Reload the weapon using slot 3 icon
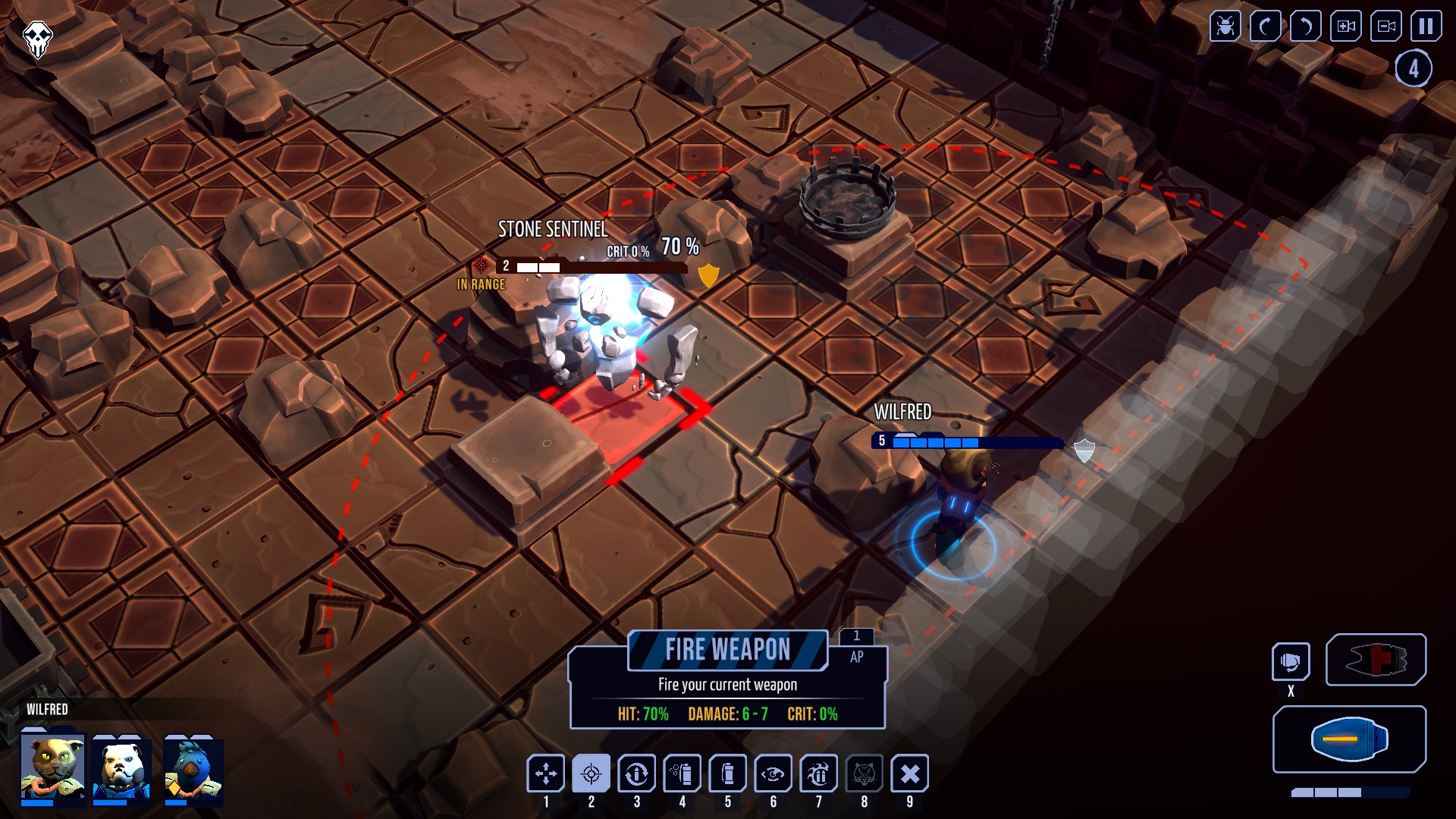Screen dimensions: 1456x819 click(x=636, y=773)
